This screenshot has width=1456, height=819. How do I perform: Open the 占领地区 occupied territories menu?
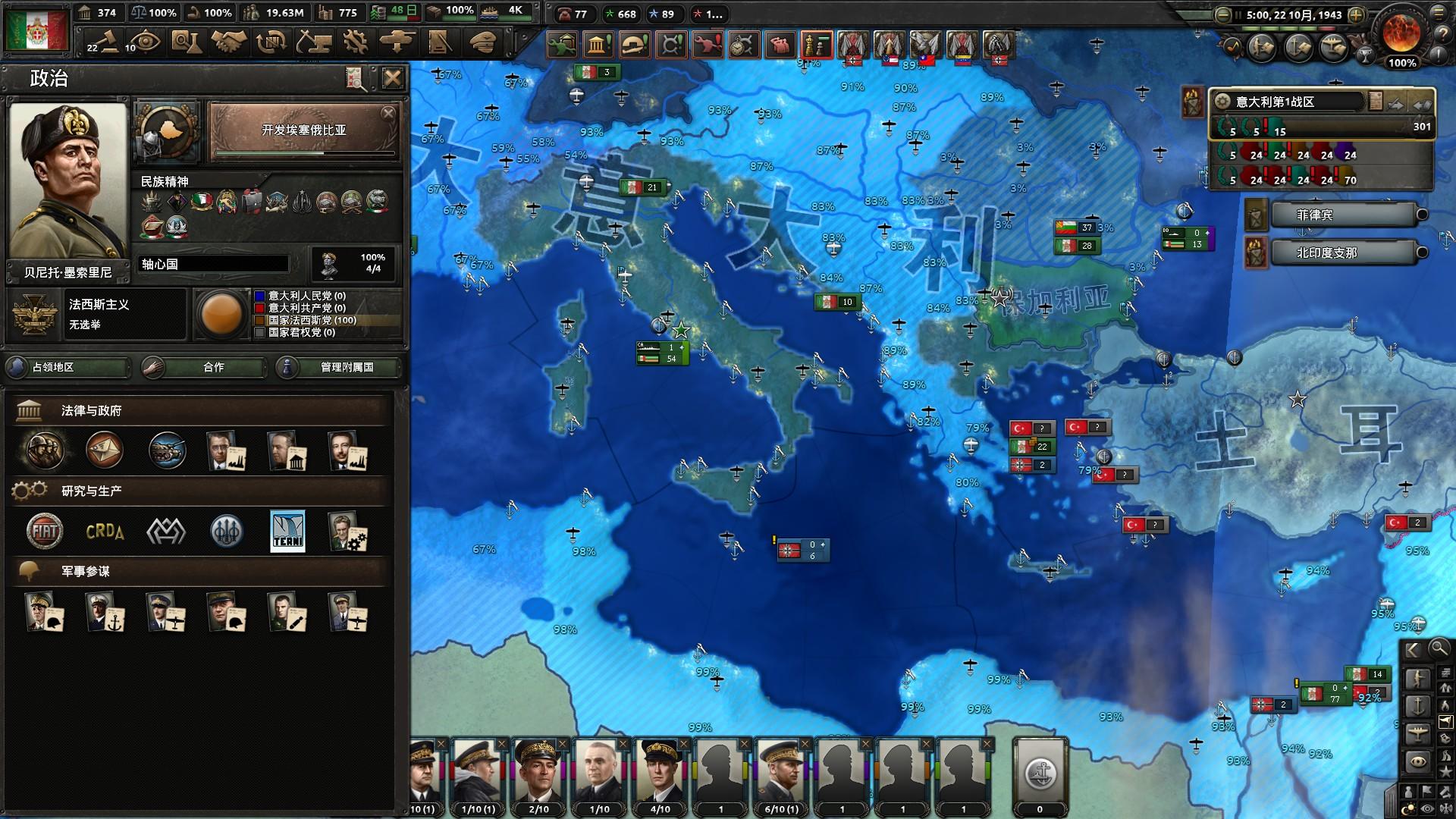(x=68, y=367)
